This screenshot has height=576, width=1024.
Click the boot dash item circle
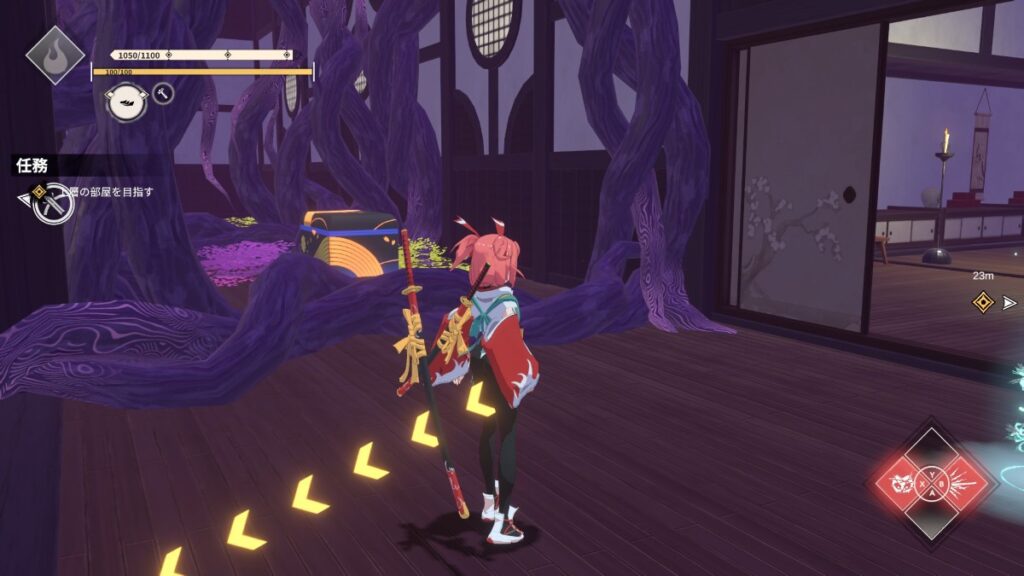[x=127, y=101]
